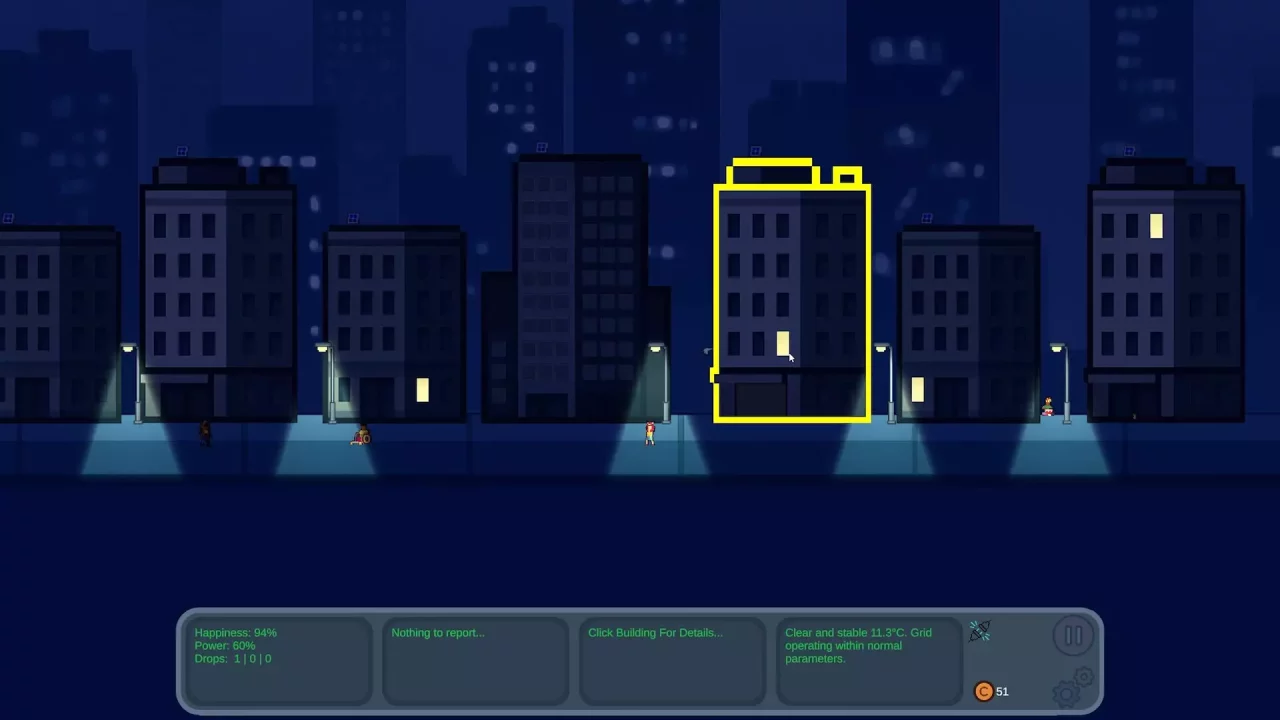Viewport: 1280px width, 720px height.
Task: Open the Click Building For Details panel
Action: pyautogui.click(x=672, y=660)
